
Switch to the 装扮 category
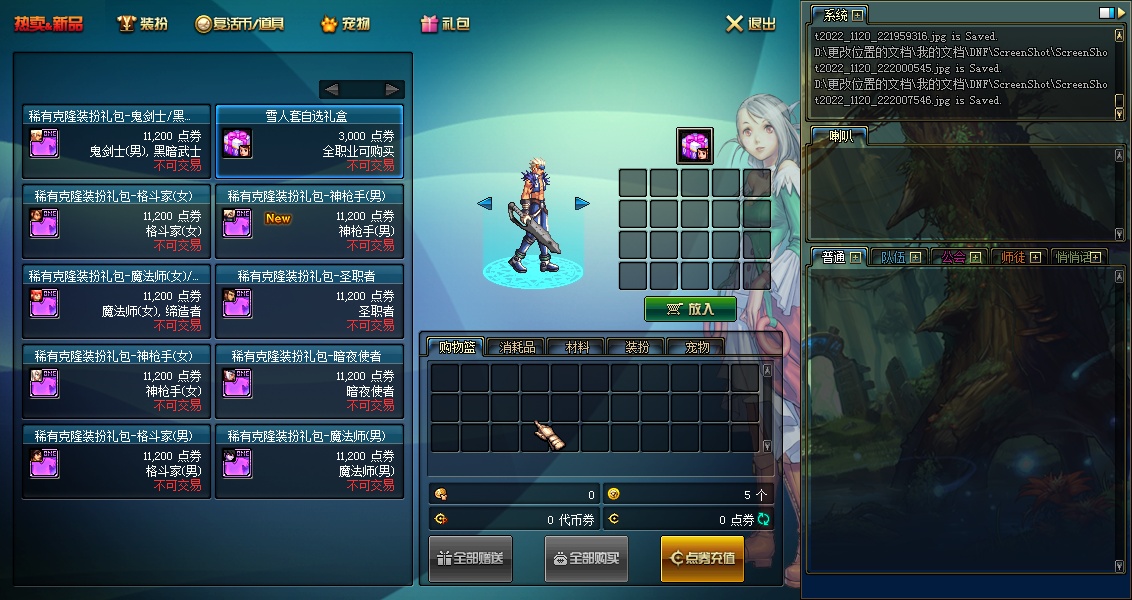(142, 23)
